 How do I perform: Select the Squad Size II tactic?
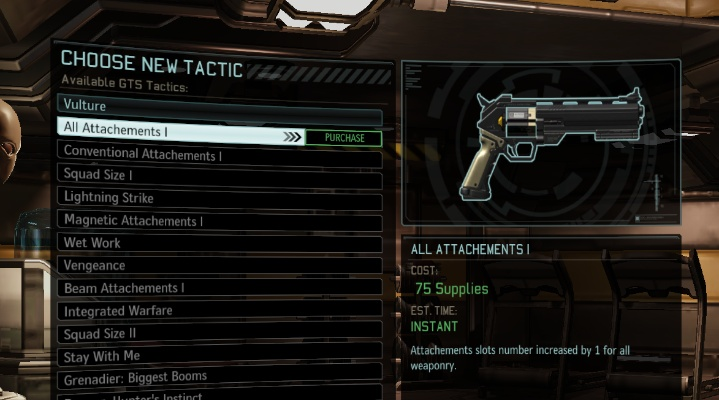coord(220,333)
